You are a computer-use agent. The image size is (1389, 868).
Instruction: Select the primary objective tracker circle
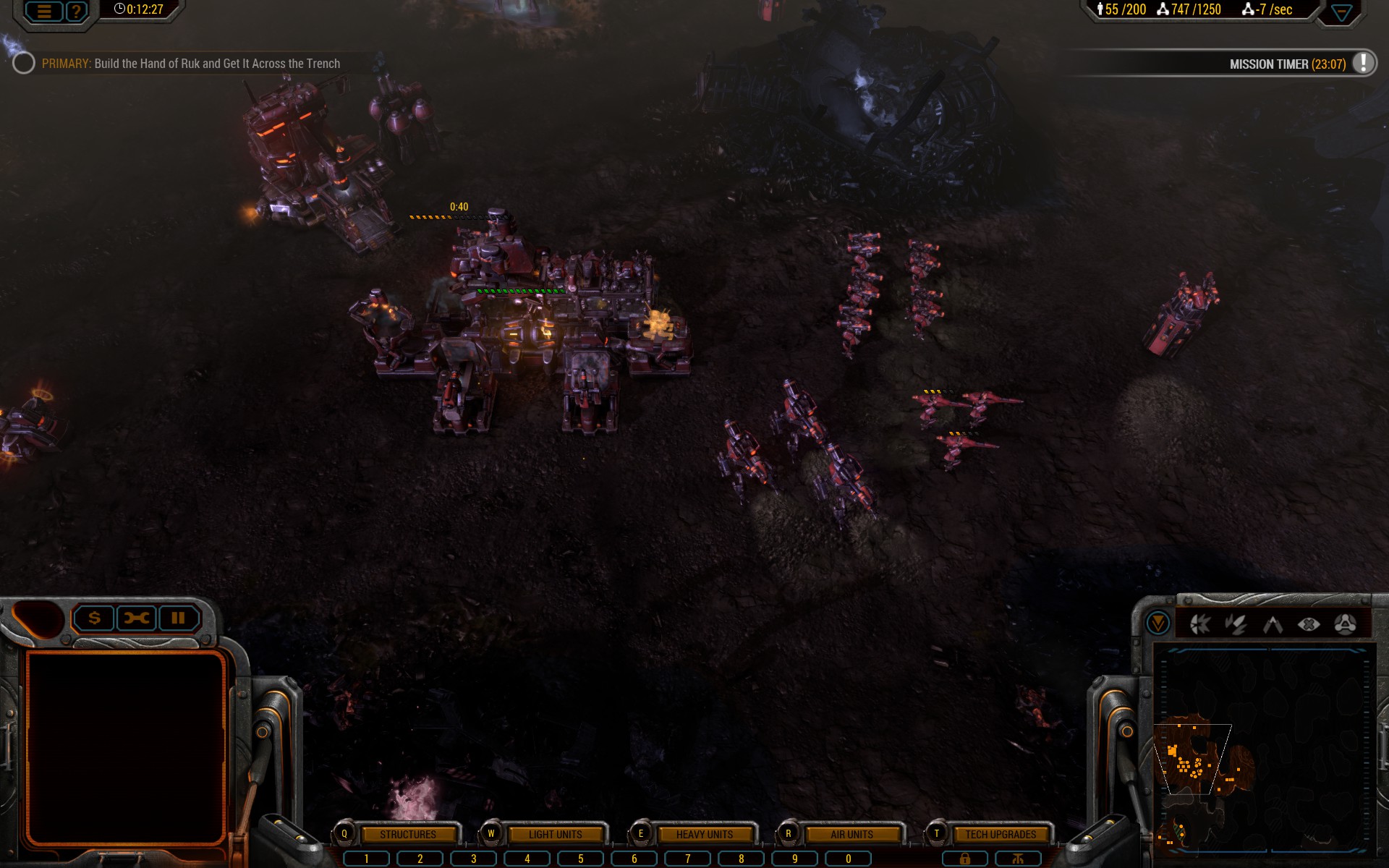tap(24, 64)
